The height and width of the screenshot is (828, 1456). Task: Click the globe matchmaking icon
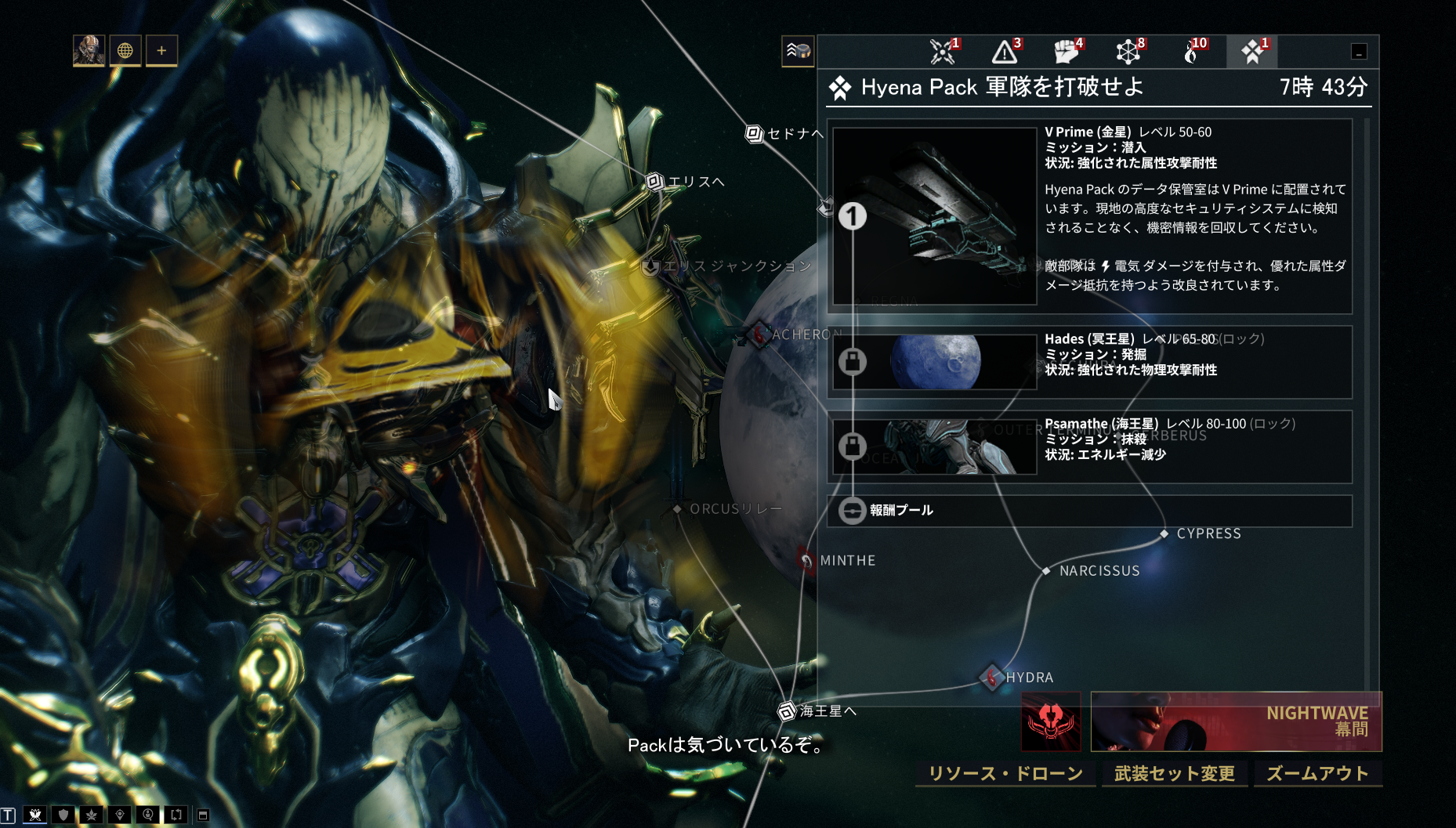[125, 51]
